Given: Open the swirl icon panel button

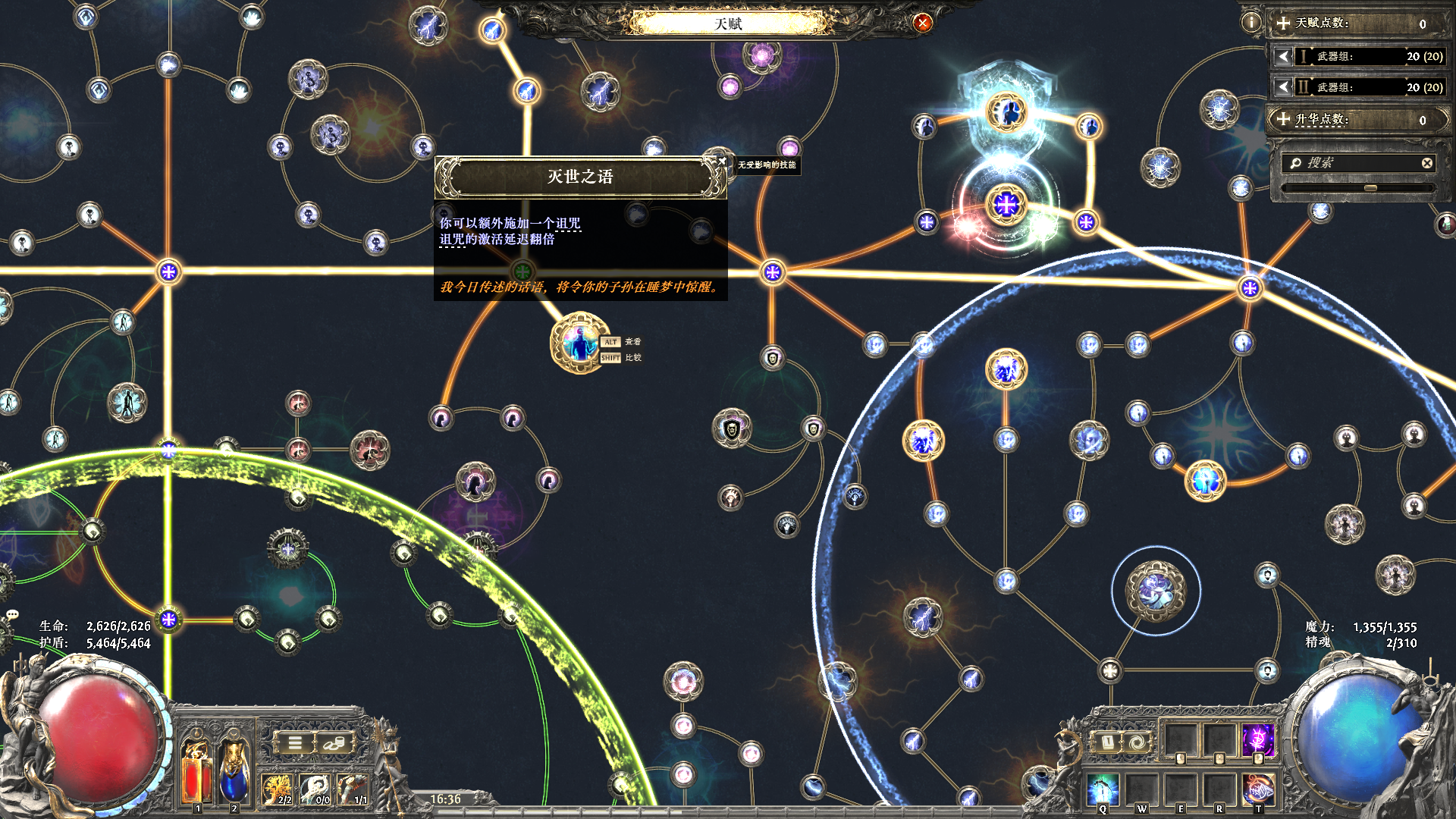Looking at the screenshot, I should click(x=1137, y=742).
